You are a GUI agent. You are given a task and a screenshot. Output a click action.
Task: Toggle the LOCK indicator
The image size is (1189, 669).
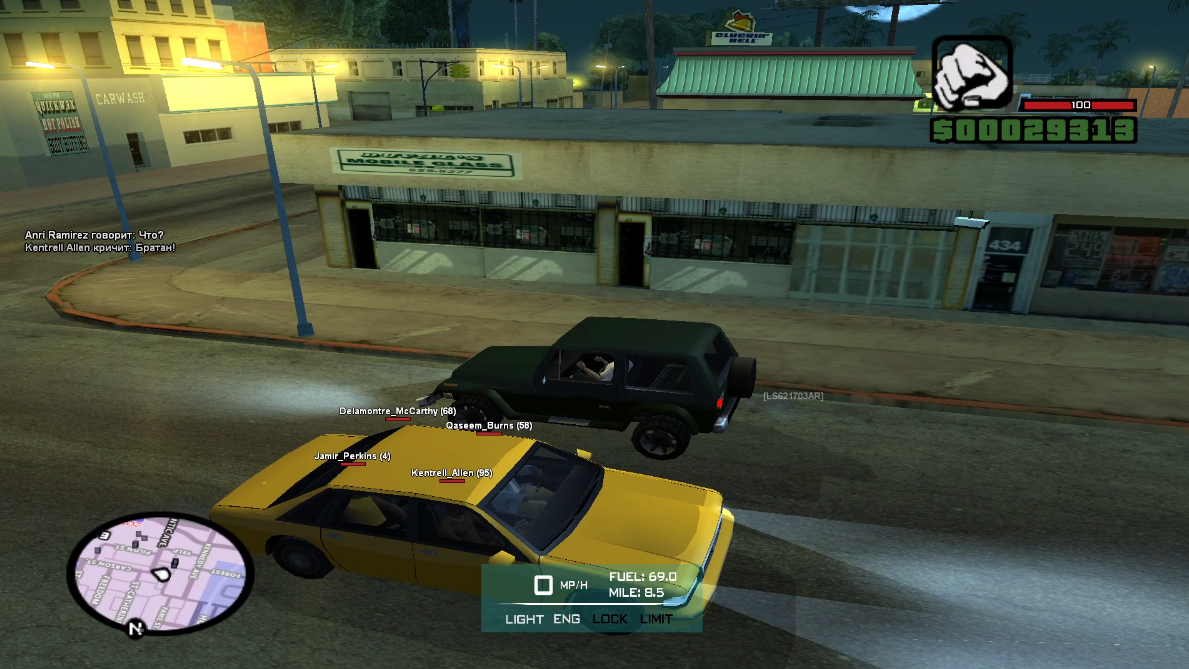(610, 619)
